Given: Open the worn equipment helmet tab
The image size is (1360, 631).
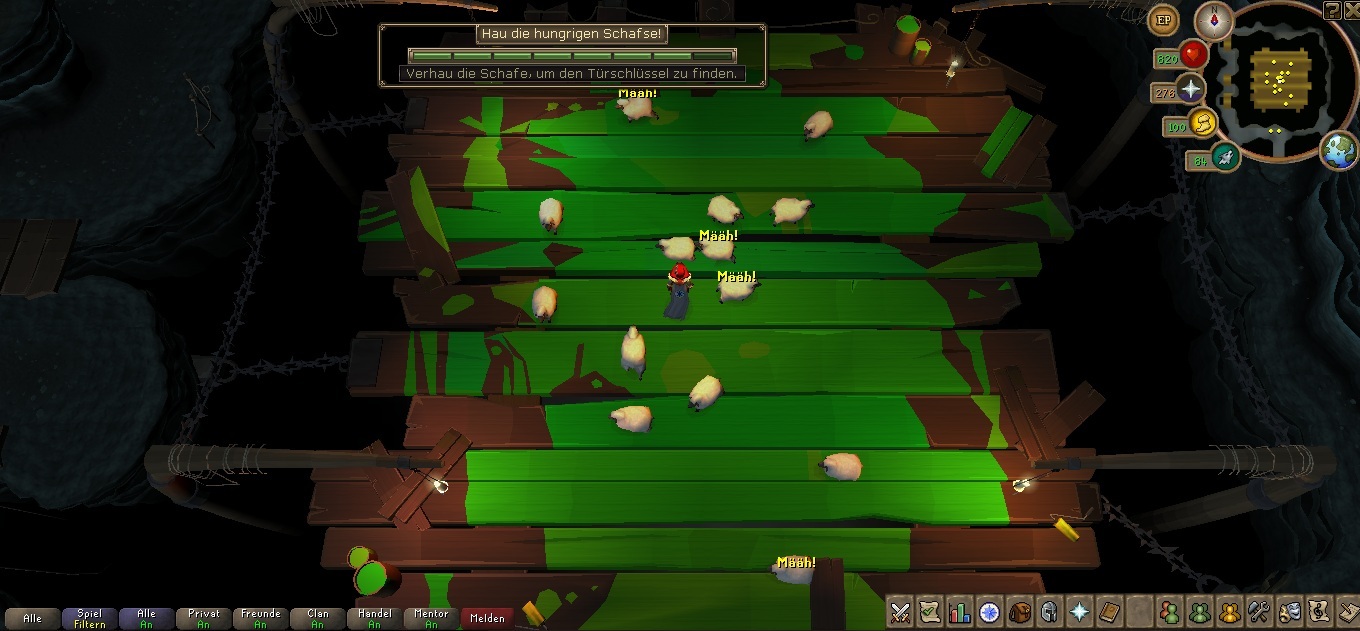Looking at the screenshot, I should click(x=1050, y=611).
